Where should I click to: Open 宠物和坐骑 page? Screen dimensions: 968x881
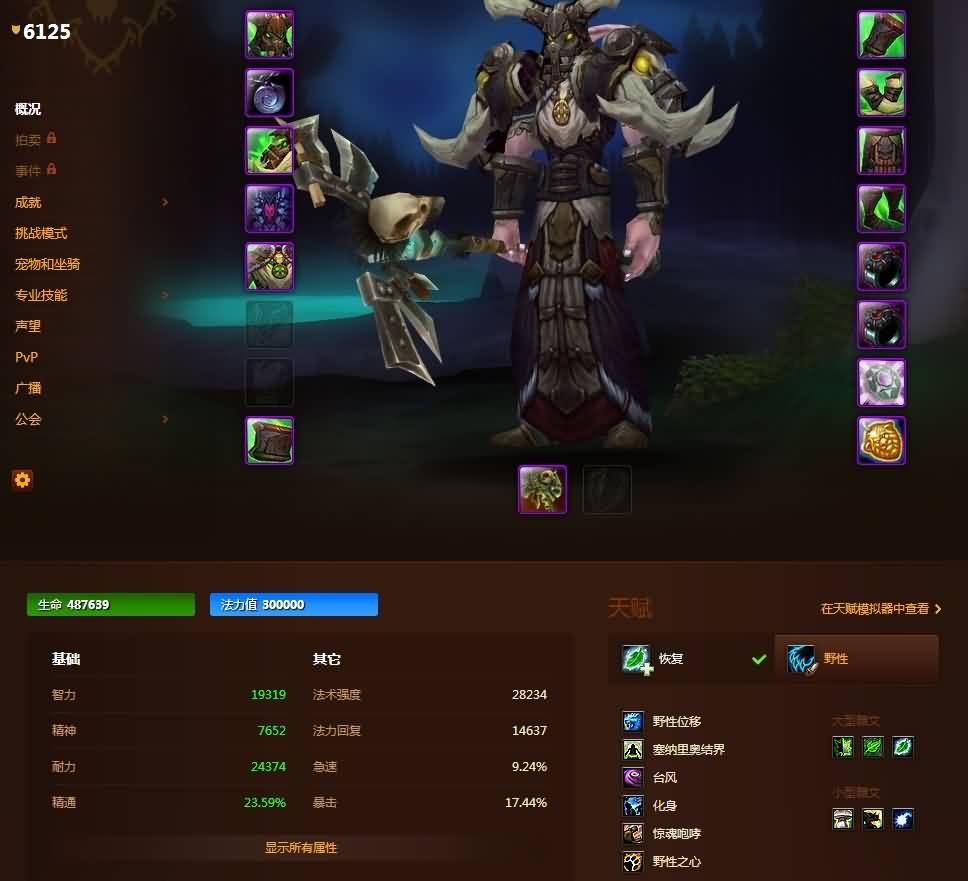pos(47,264)
